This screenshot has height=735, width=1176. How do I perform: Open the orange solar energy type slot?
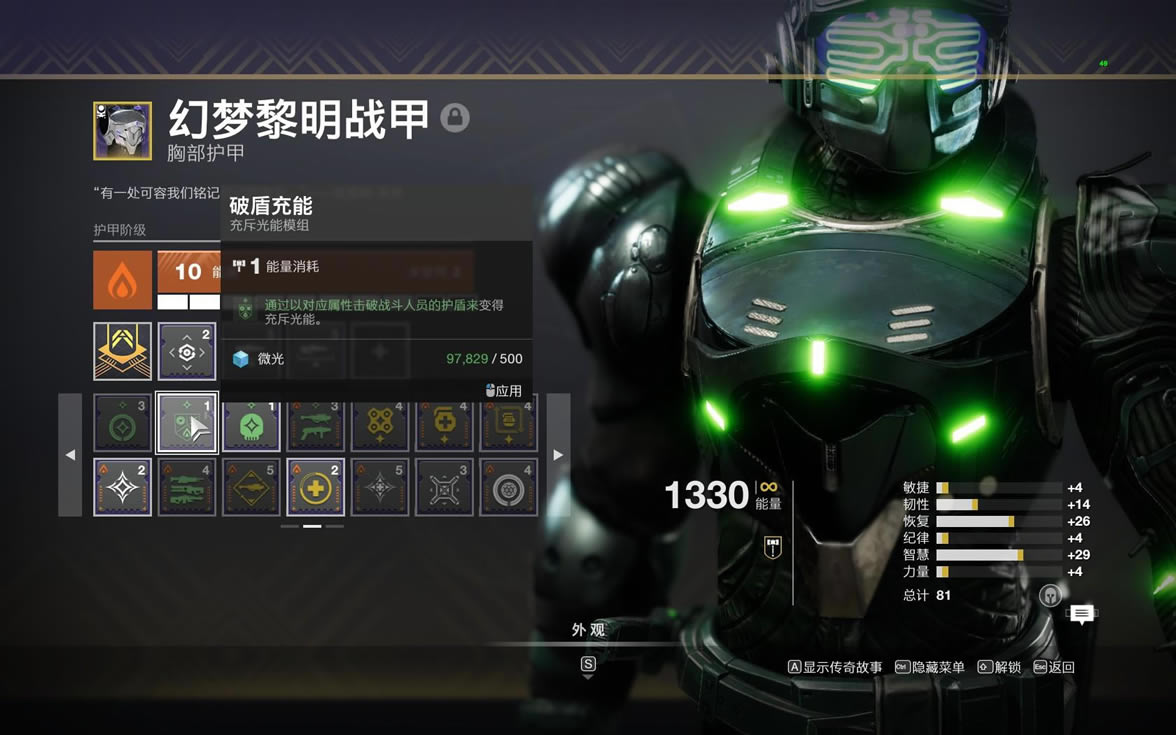tap(123, 280)
